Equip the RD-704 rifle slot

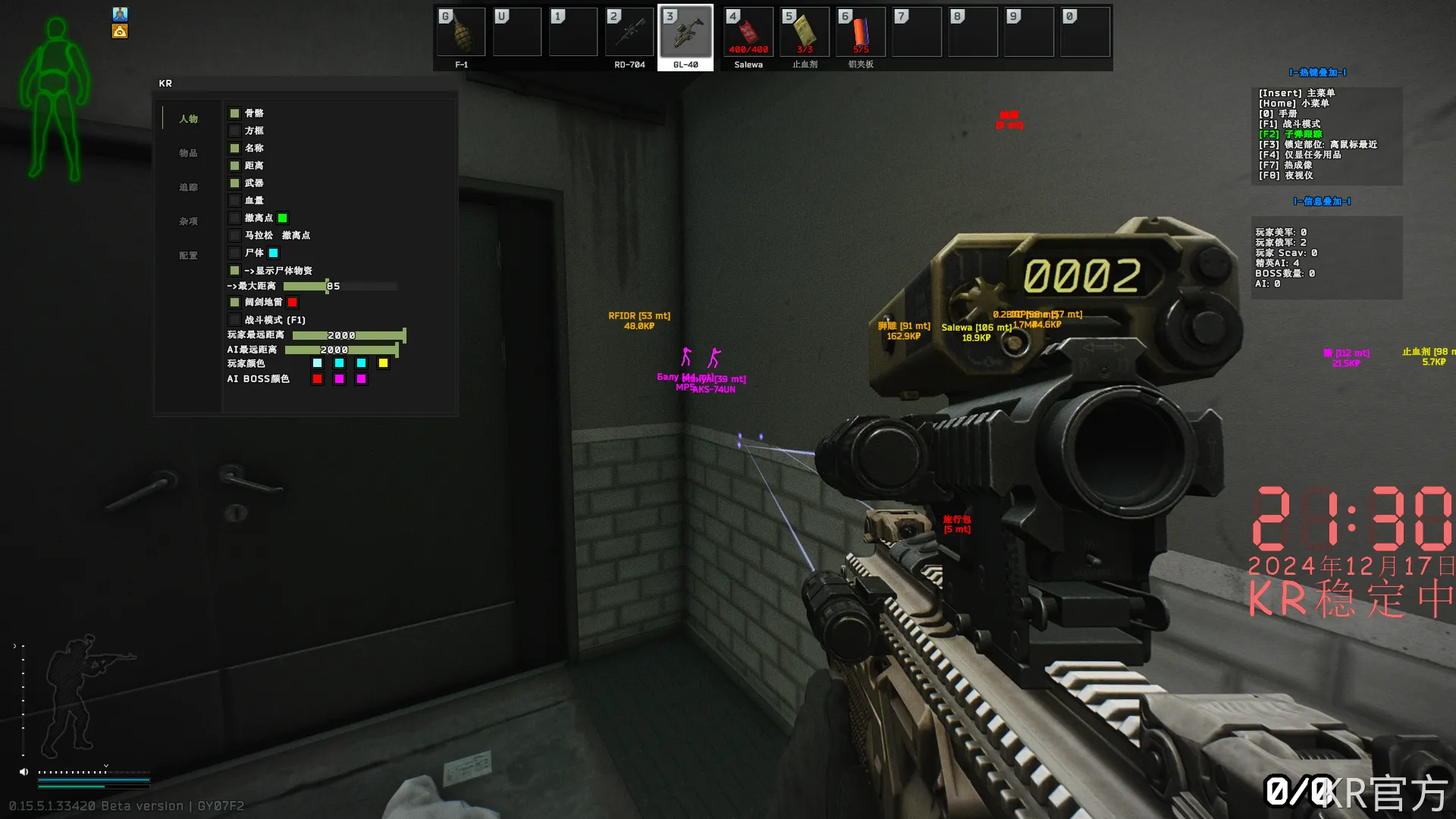coord(629,32)
